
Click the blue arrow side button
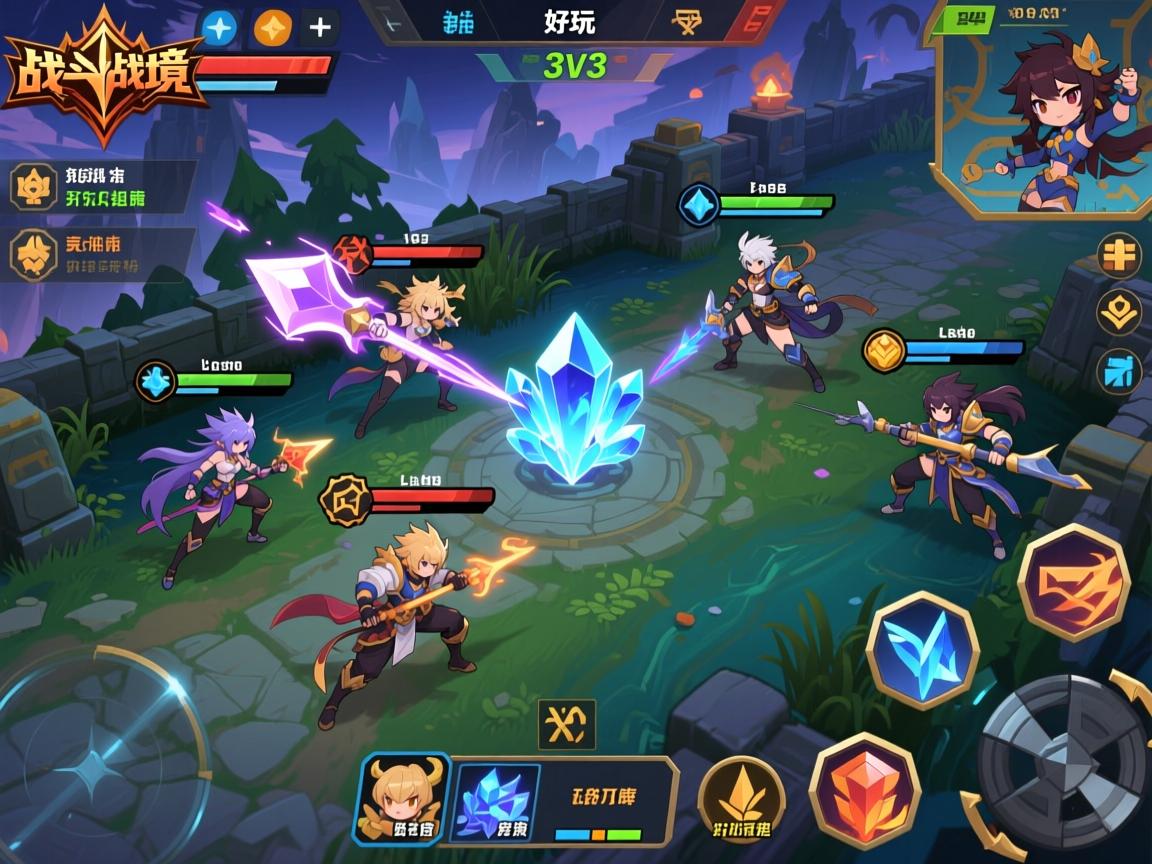coord(1119,372)
